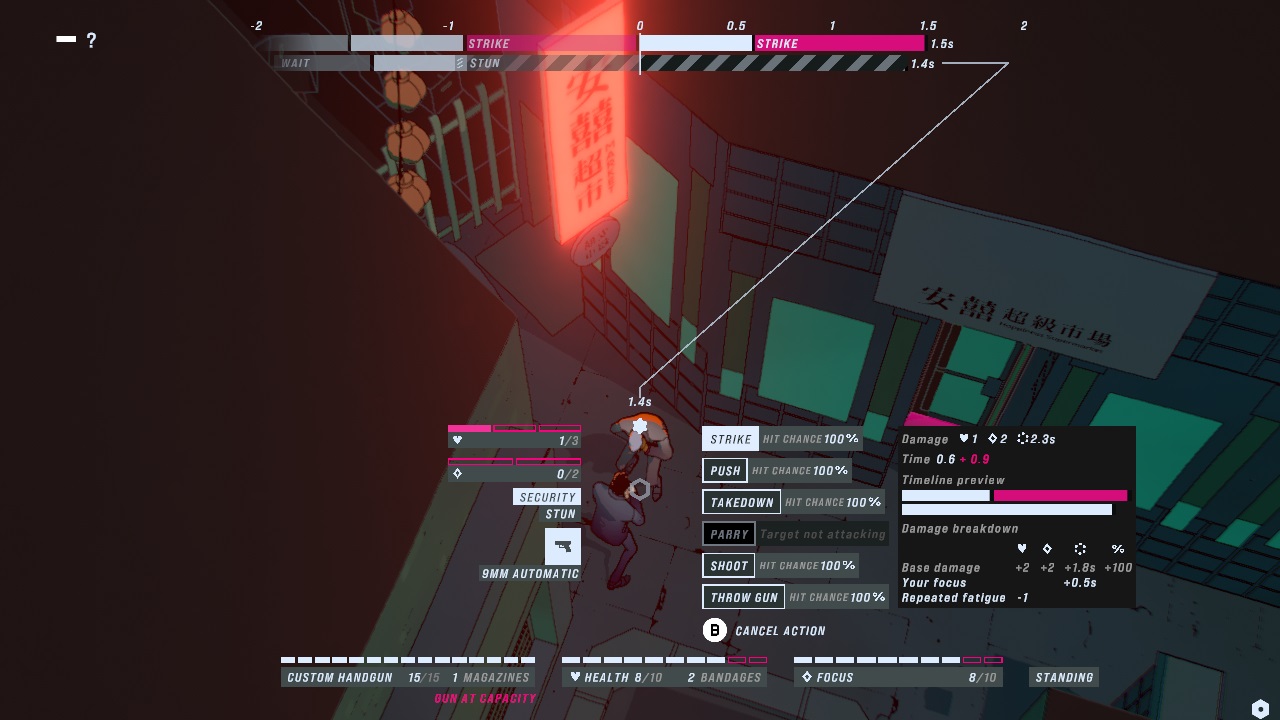Select the TAKEDOWN action button
Viewport: 1280px width, 720px height.
tap(741, 502)
